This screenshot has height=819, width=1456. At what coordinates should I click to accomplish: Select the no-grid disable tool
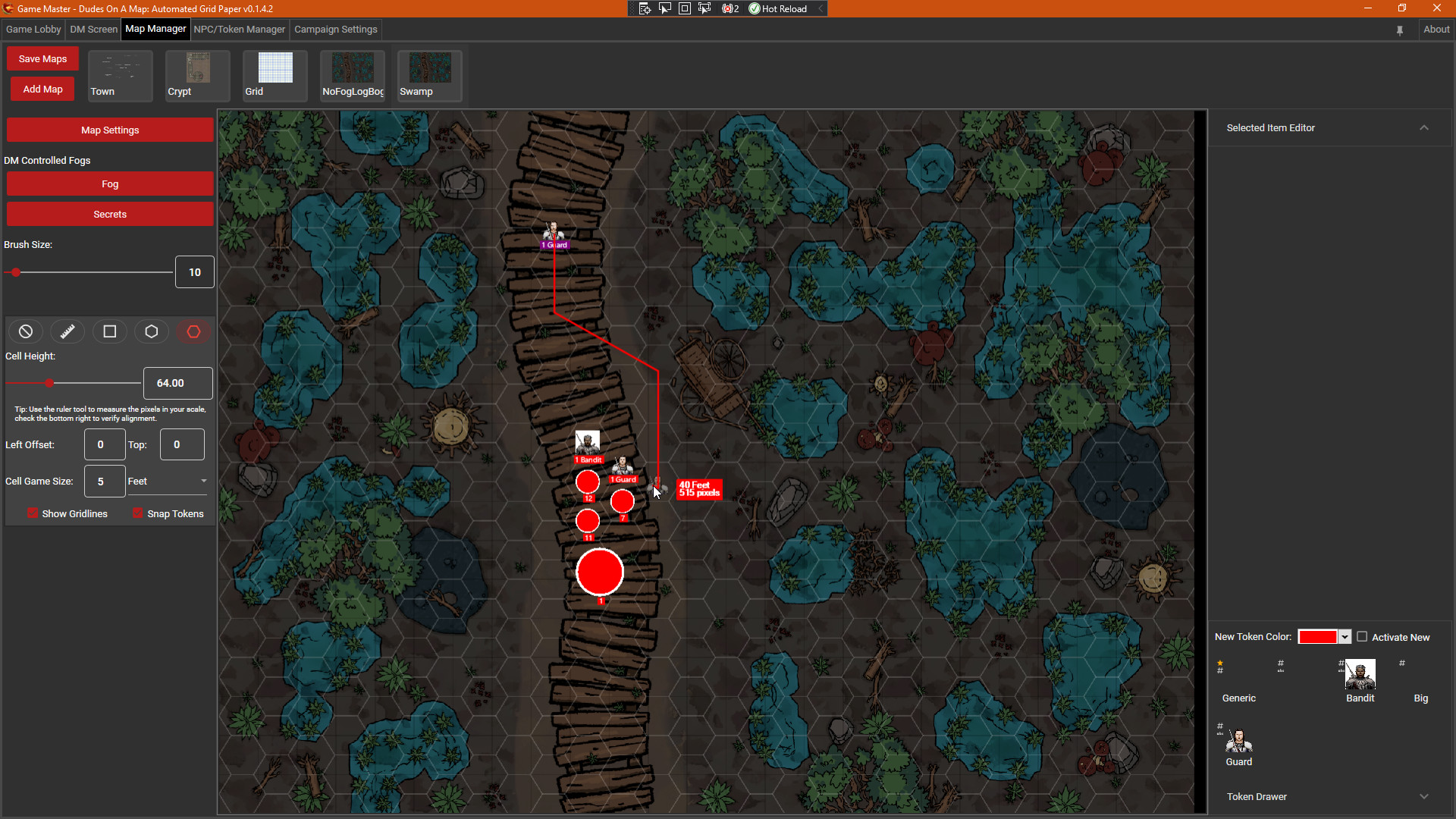pos(25,331)
